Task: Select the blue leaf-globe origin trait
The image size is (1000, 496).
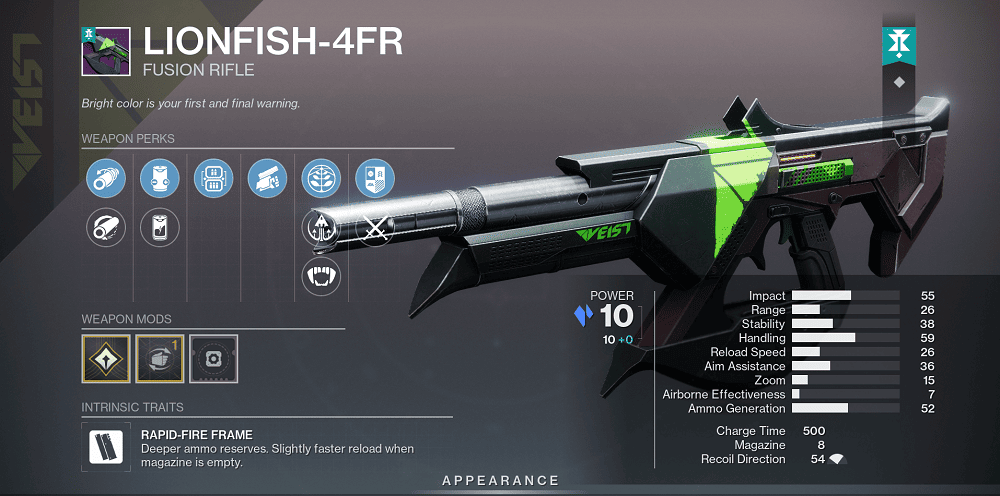Action: [321, 178]
